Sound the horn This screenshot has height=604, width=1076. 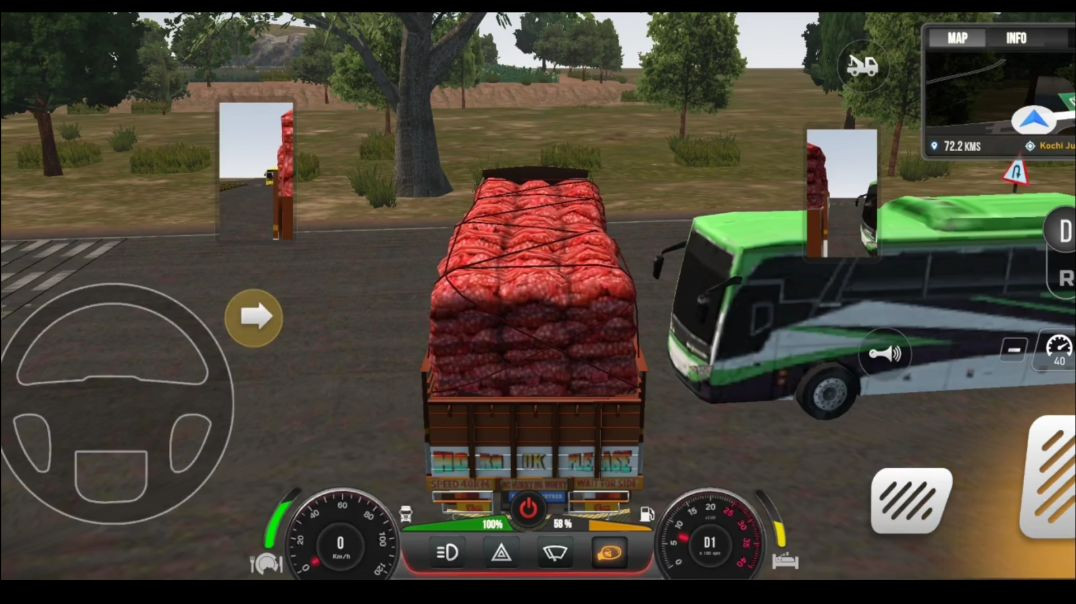pyautogui.click(x=885, y=354)
